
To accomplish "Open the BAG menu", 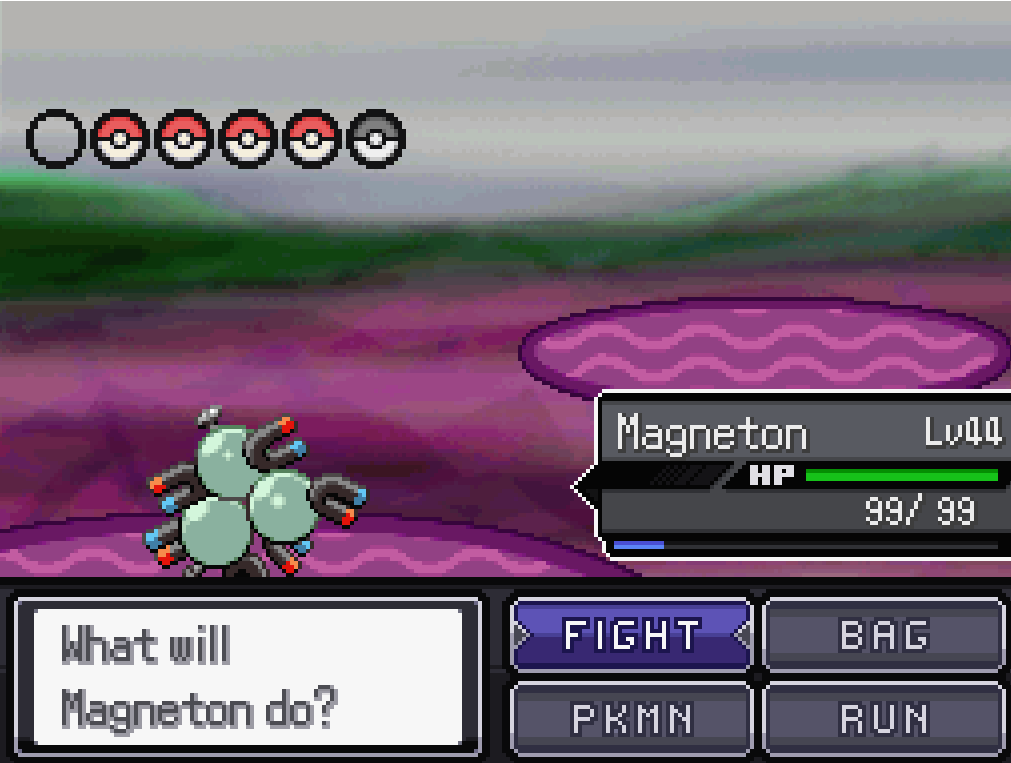I will coord(883,634).
